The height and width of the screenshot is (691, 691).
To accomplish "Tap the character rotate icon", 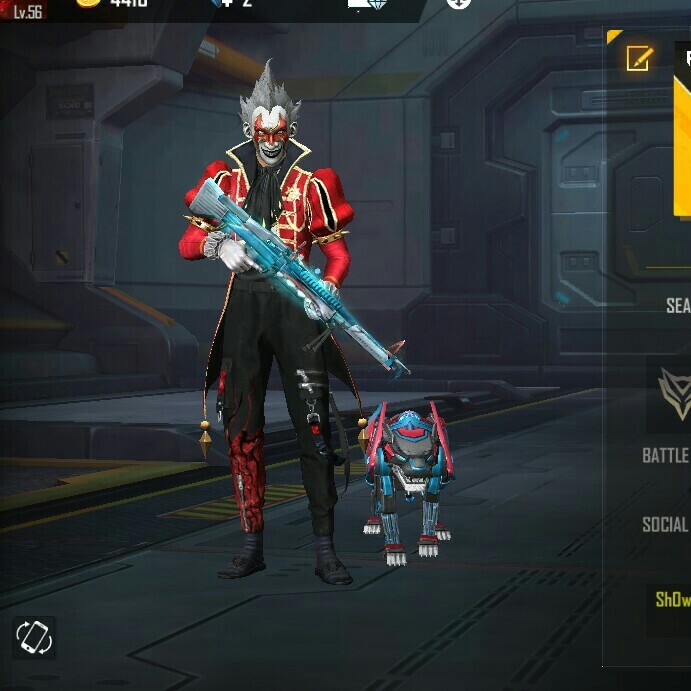I will point(34,637).
